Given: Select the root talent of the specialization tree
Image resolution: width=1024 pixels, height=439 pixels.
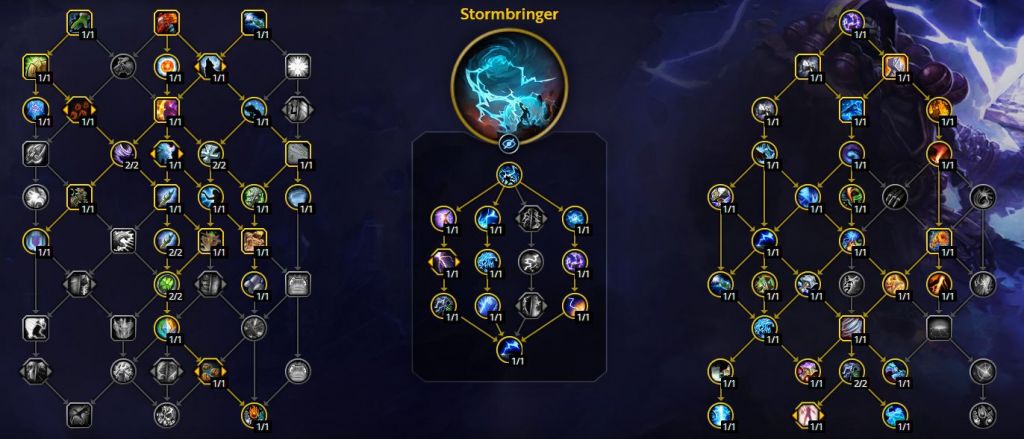Looking at the screenshot, I should pyautogui.click(x=851, y=21).
